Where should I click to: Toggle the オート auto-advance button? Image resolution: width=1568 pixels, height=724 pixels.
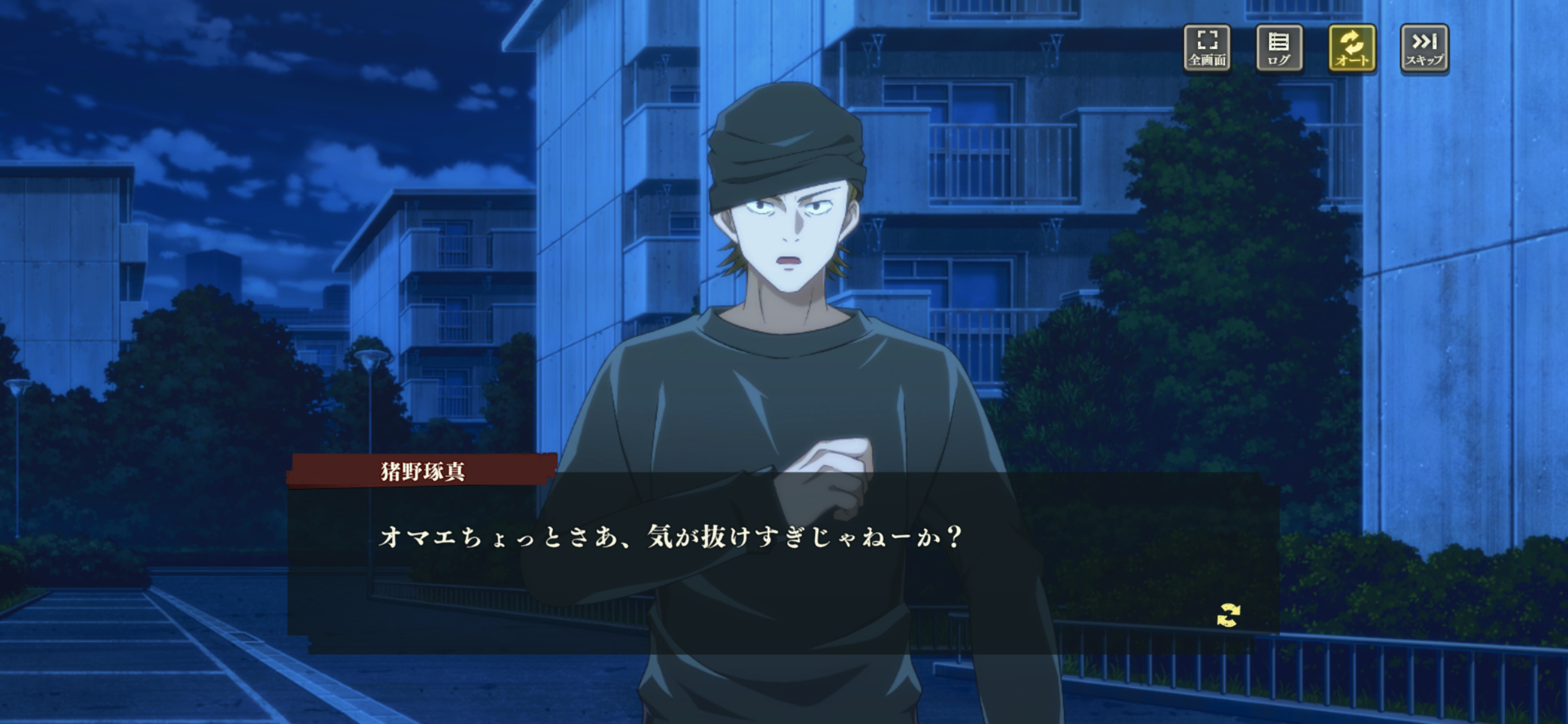pyautogui.click(x=1352, y=48)
